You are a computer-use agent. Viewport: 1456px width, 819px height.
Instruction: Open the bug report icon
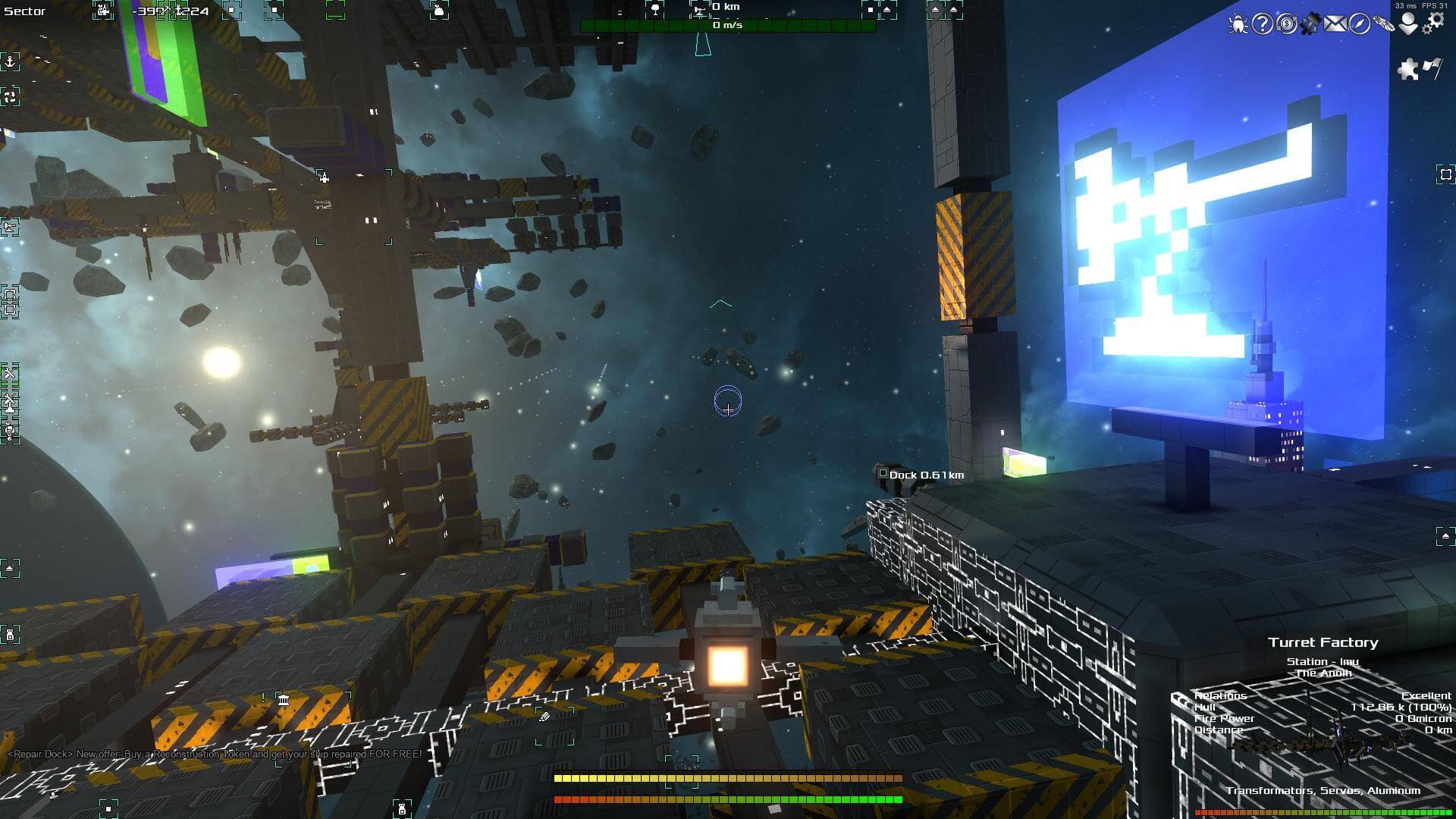(1238, 24)
